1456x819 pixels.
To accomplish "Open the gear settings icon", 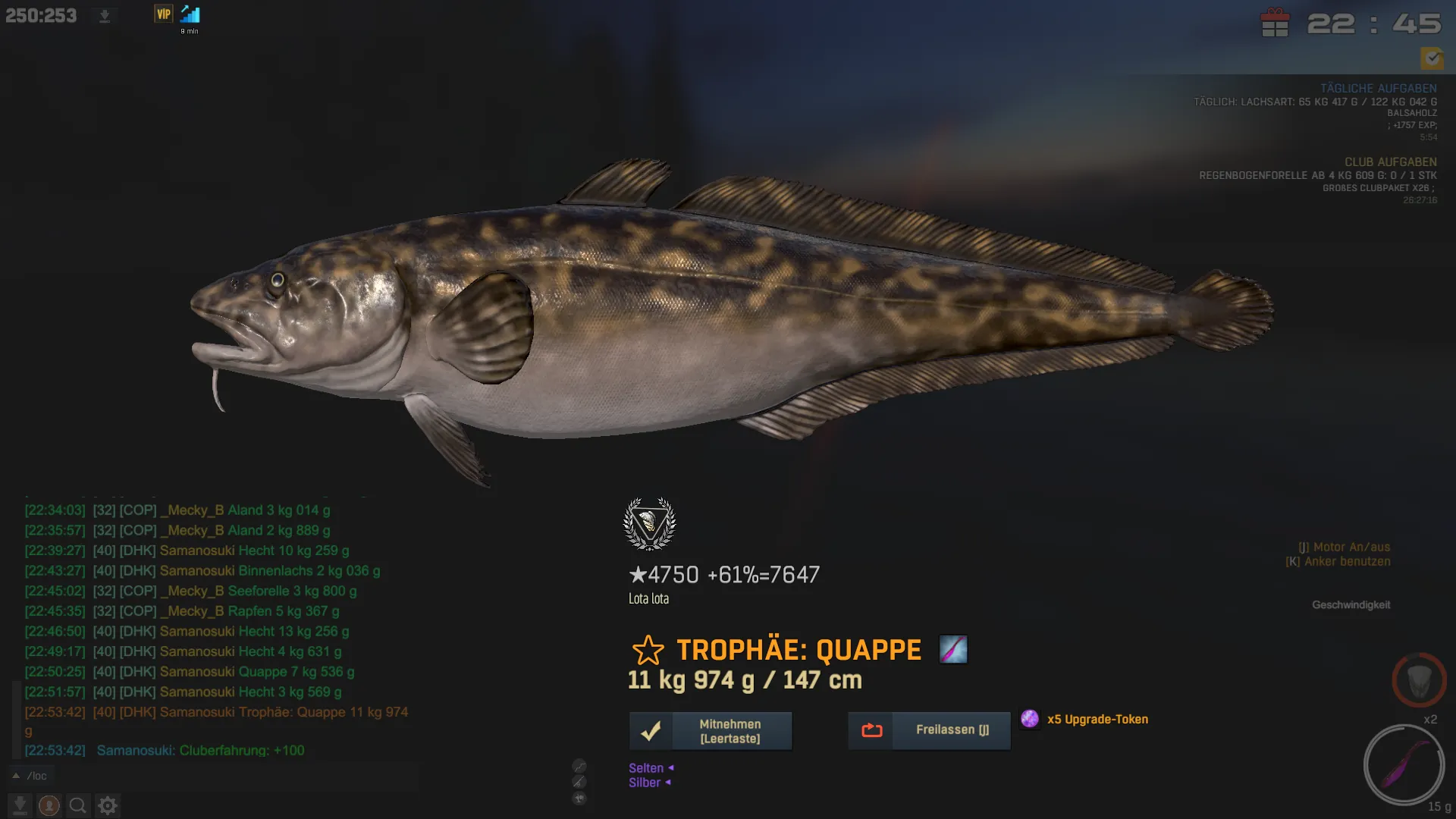I will [108, 805].
